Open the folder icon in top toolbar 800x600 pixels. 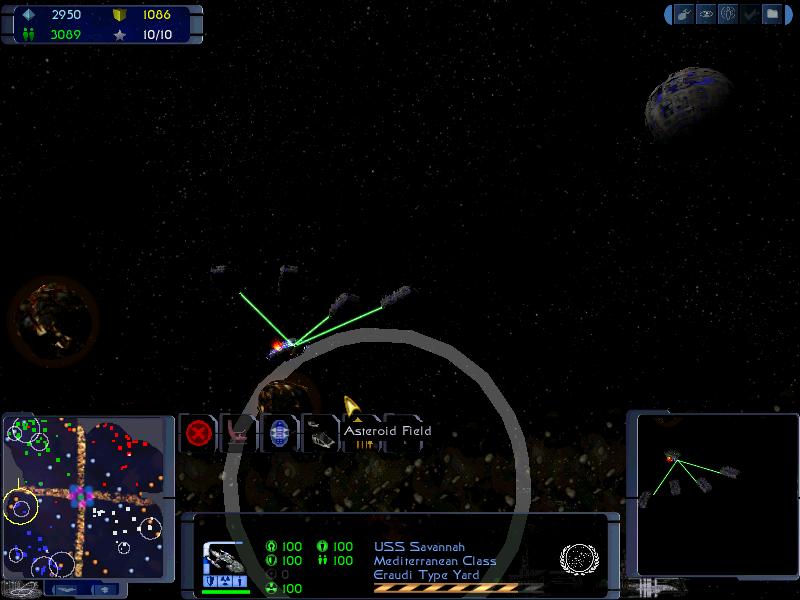click(x=772, y=14)
